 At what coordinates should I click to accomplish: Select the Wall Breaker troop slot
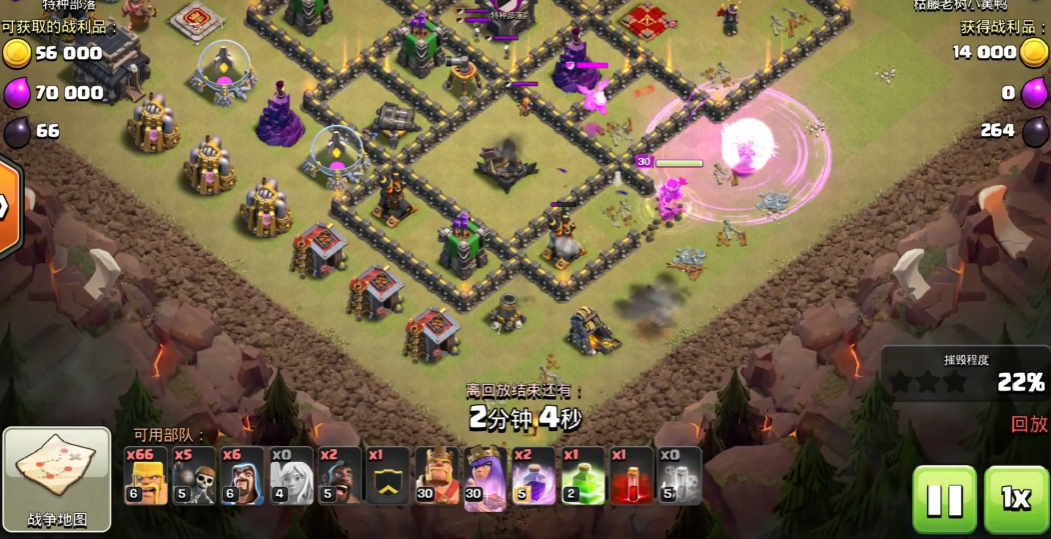coord(193,476)
